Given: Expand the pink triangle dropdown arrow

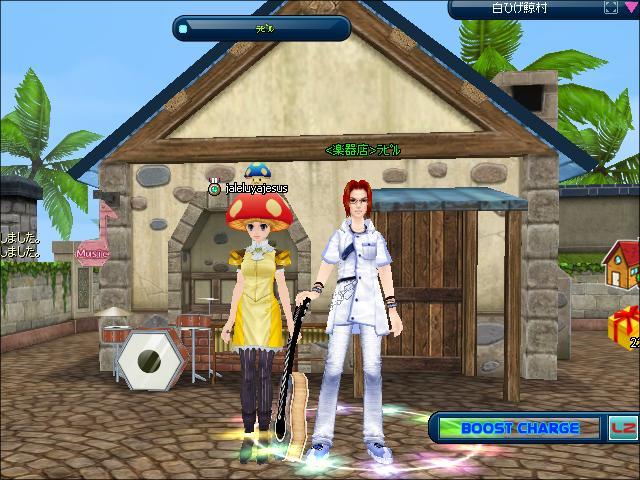Looking at the screenshot, I should tap(629, 8).
